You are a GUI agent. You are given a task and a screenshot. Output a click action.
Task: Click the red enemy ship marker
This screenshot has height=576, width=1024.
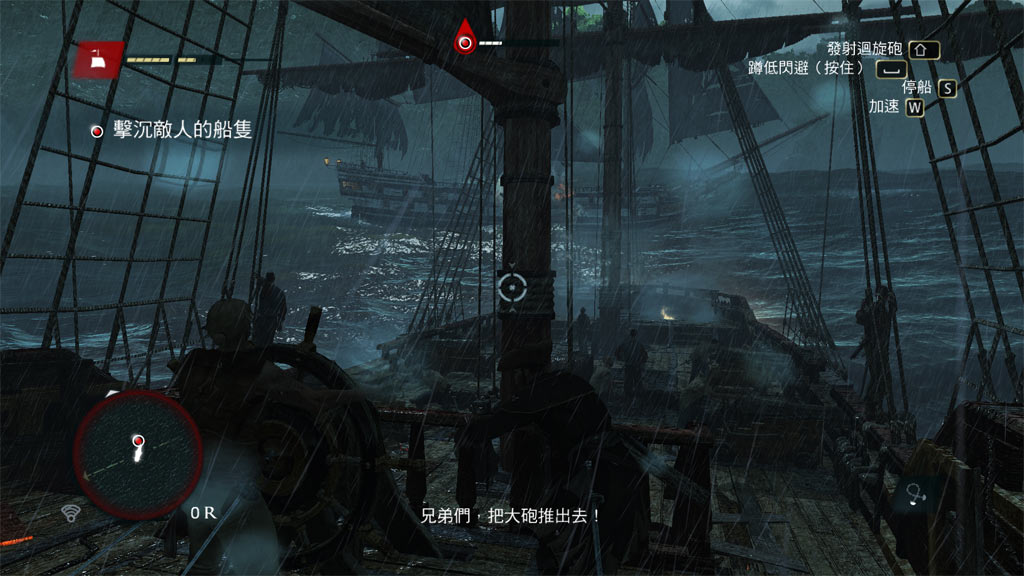pyautogui.click(x=465, y=41)
